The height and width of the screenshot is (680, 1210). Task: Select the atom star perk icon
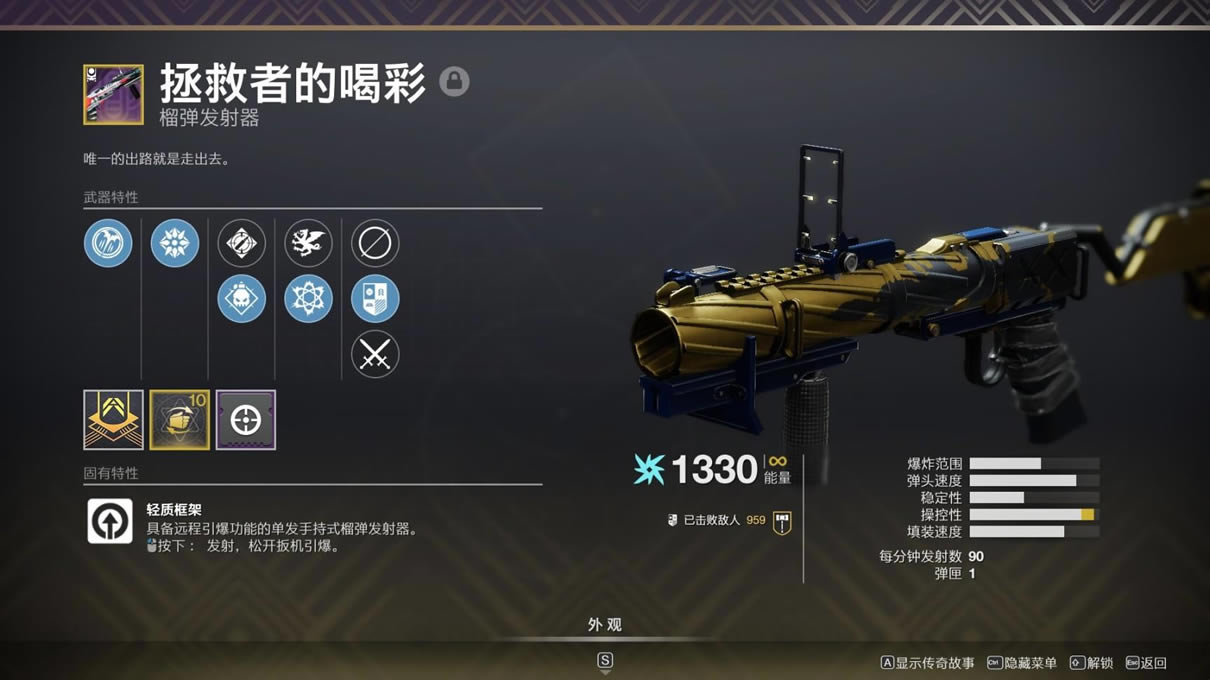click(x=308, y=299)
